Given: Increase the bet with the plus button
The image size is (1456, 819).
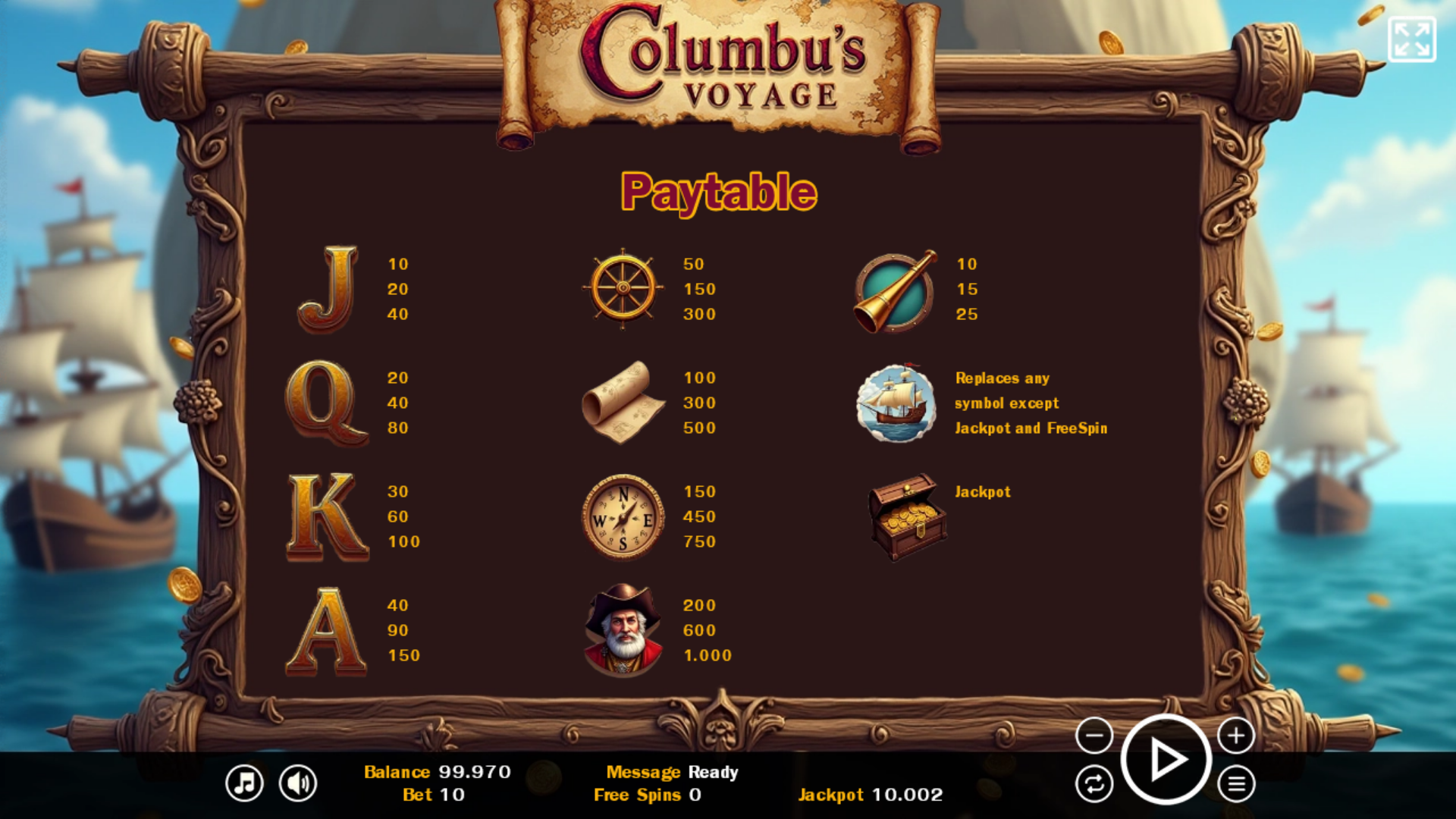Looking at the screenshot, I should point(1236,735).
